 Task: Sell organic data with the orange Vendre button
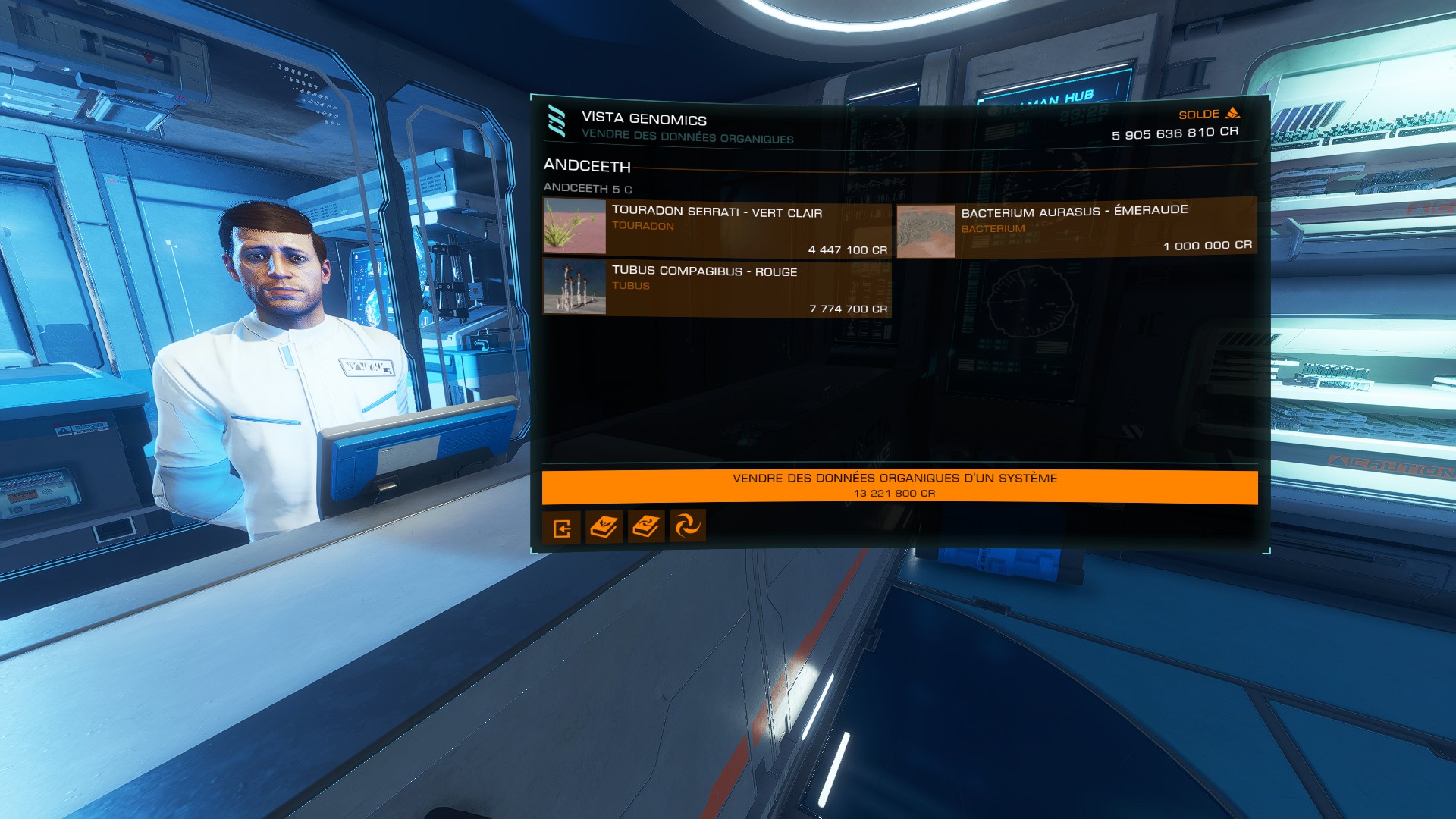pos(899,485)
